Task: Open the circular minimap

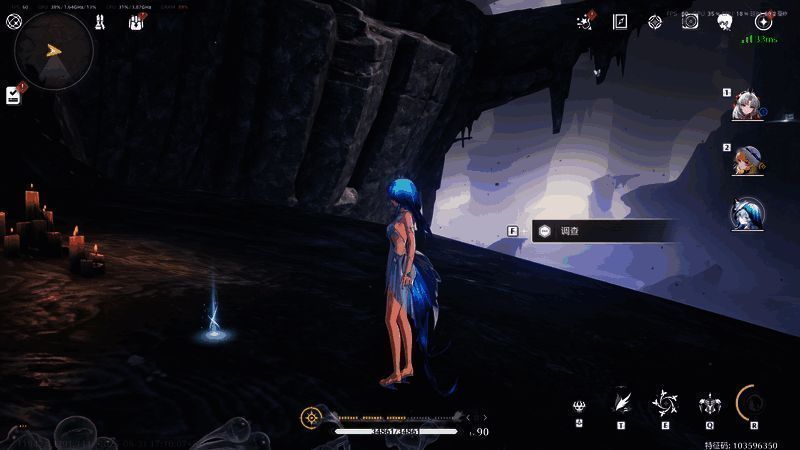Action: coord(55,51)
